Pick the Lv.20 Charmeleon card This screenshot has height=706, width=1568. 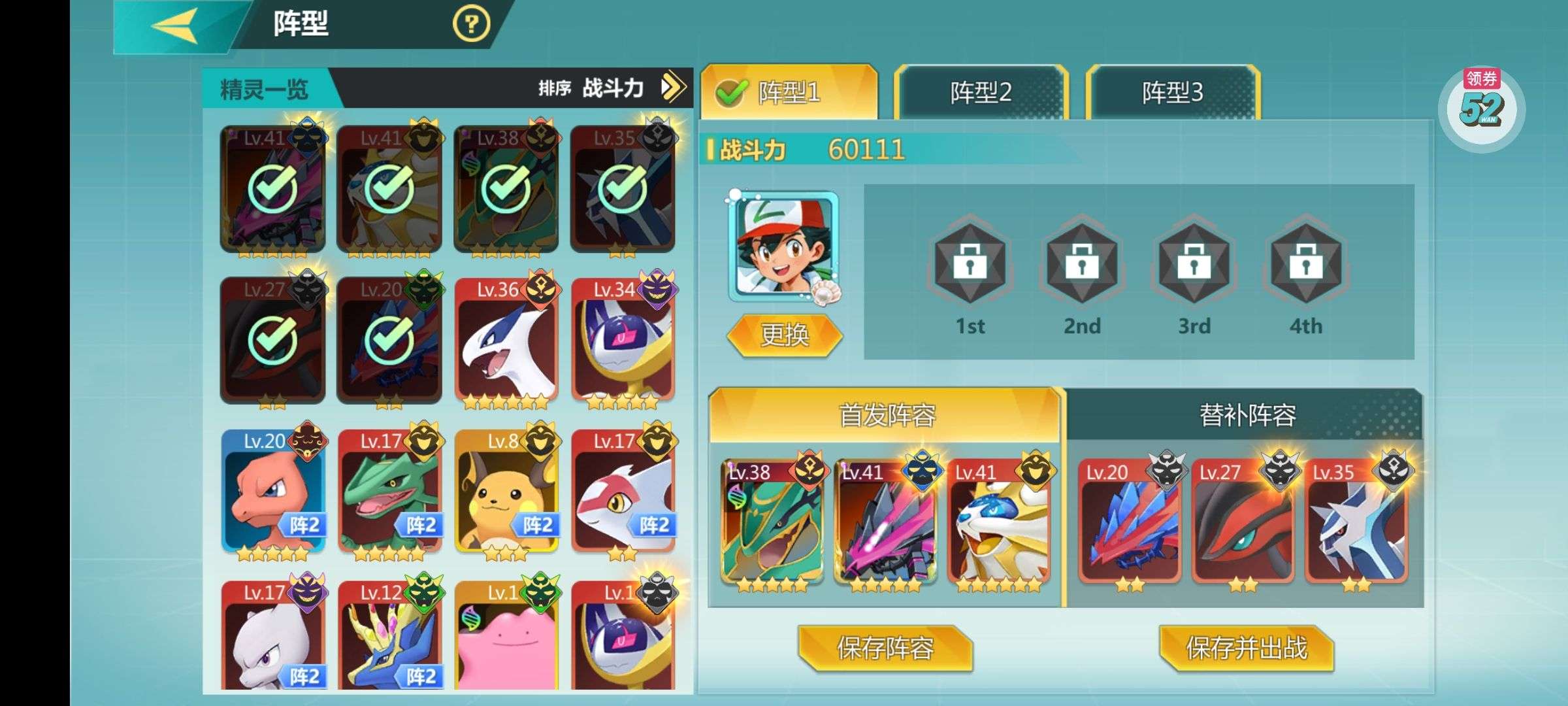point(272,495)
